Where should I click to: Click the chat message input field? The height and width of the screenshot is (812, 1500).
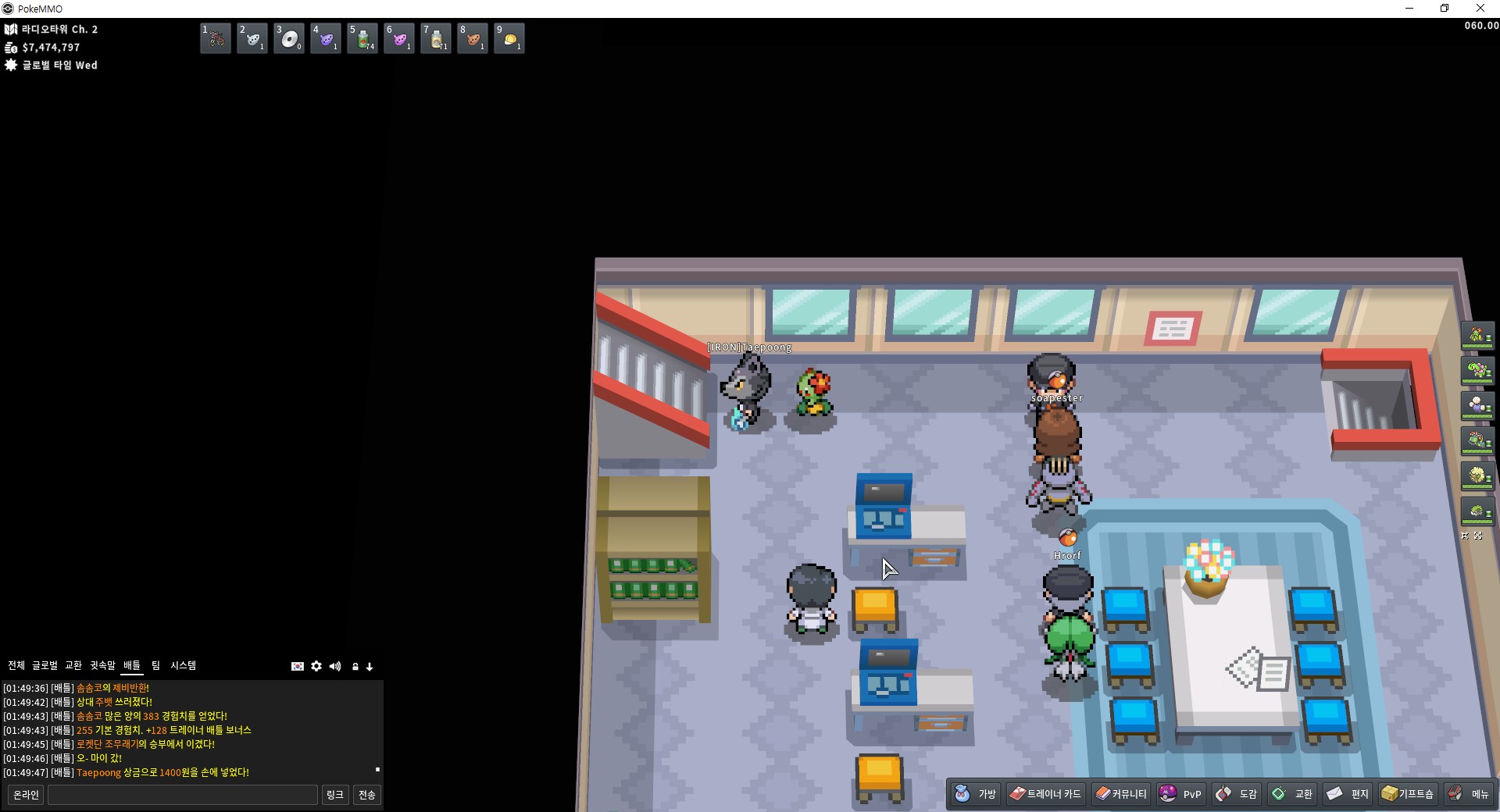(183, 795)
